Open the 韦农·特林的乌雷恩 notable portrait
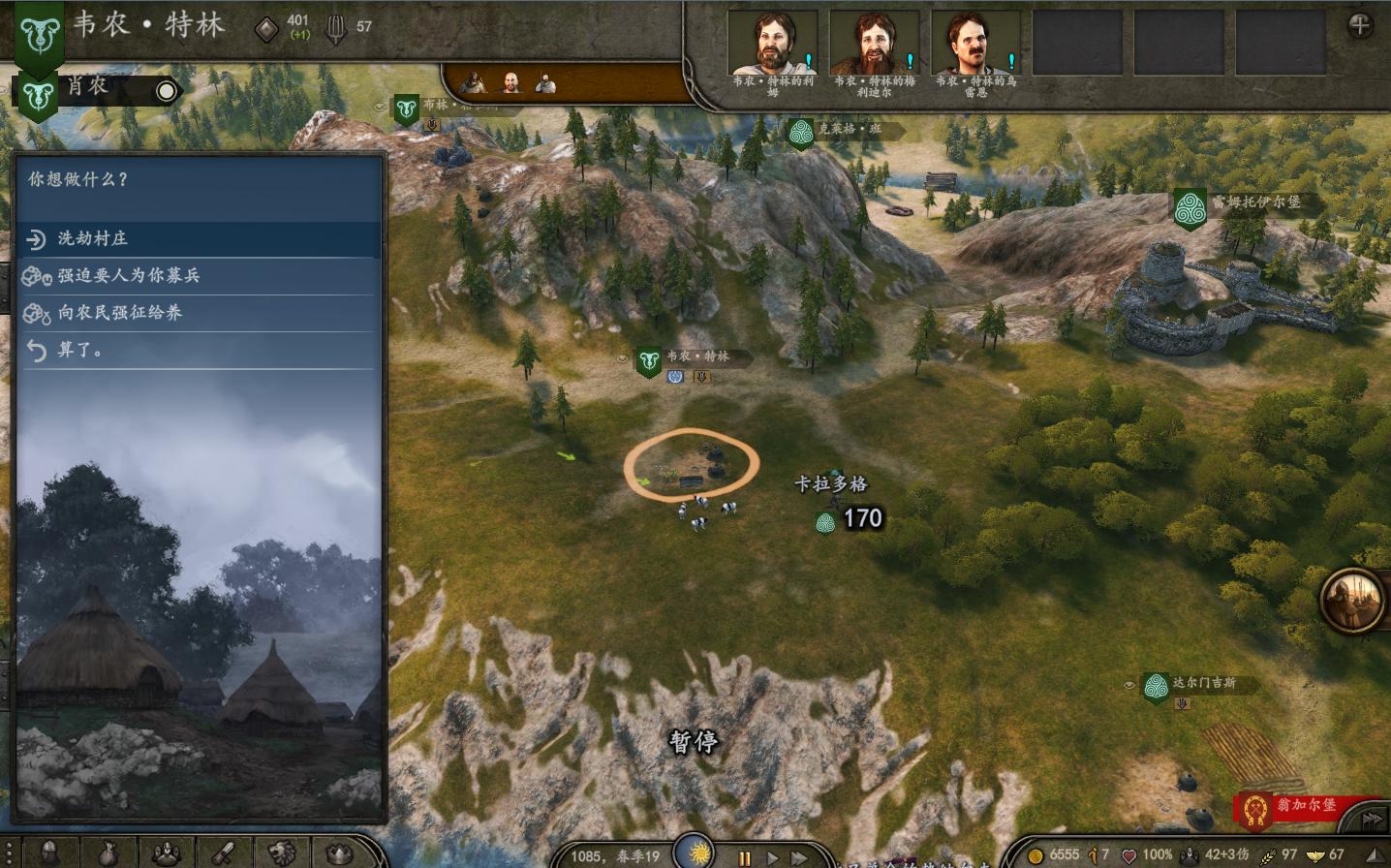Screen dimensions: 1391x868 pyautogui.click(x=975, y=44)
